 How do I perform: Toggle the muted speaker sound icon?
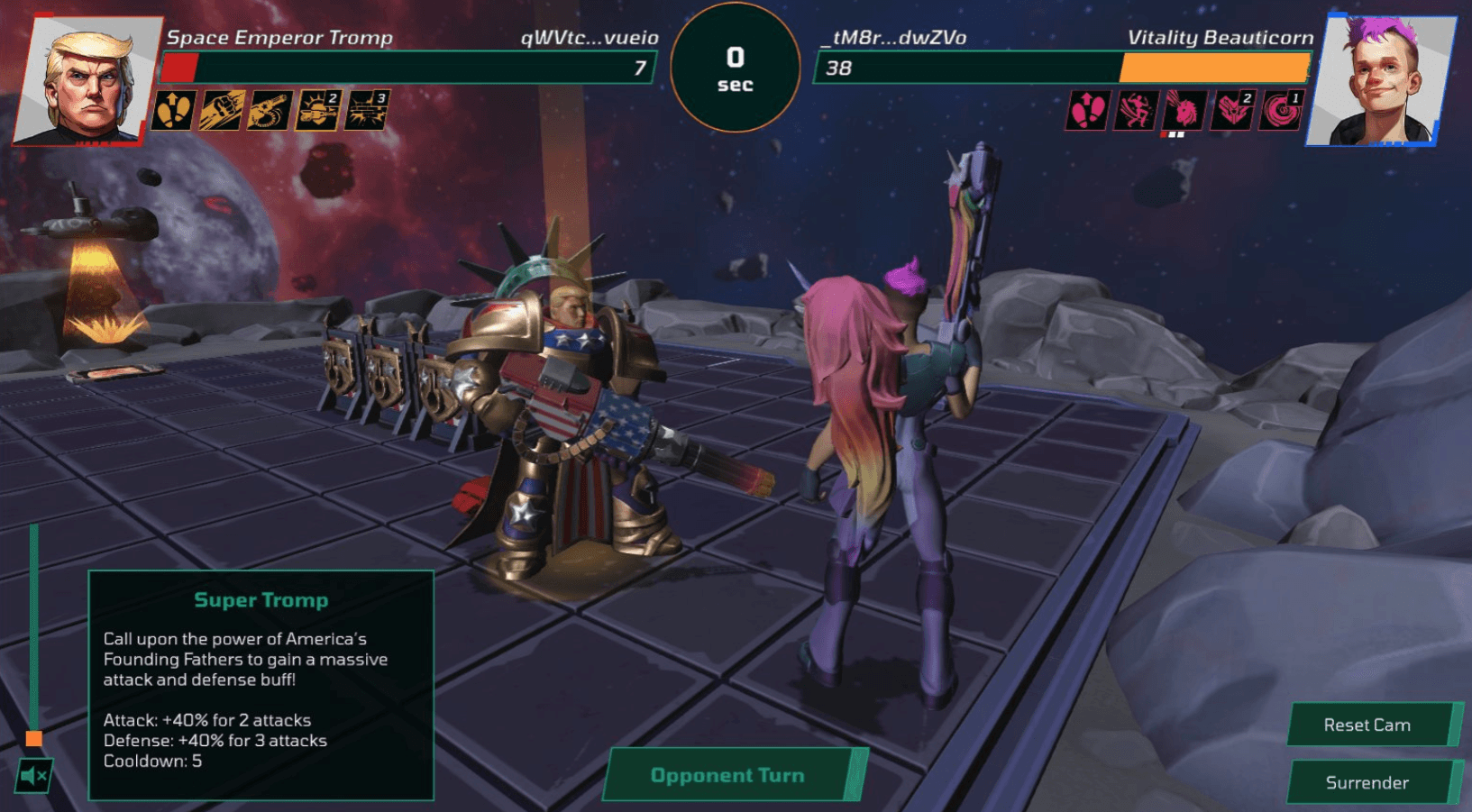[x=34, y=775]
